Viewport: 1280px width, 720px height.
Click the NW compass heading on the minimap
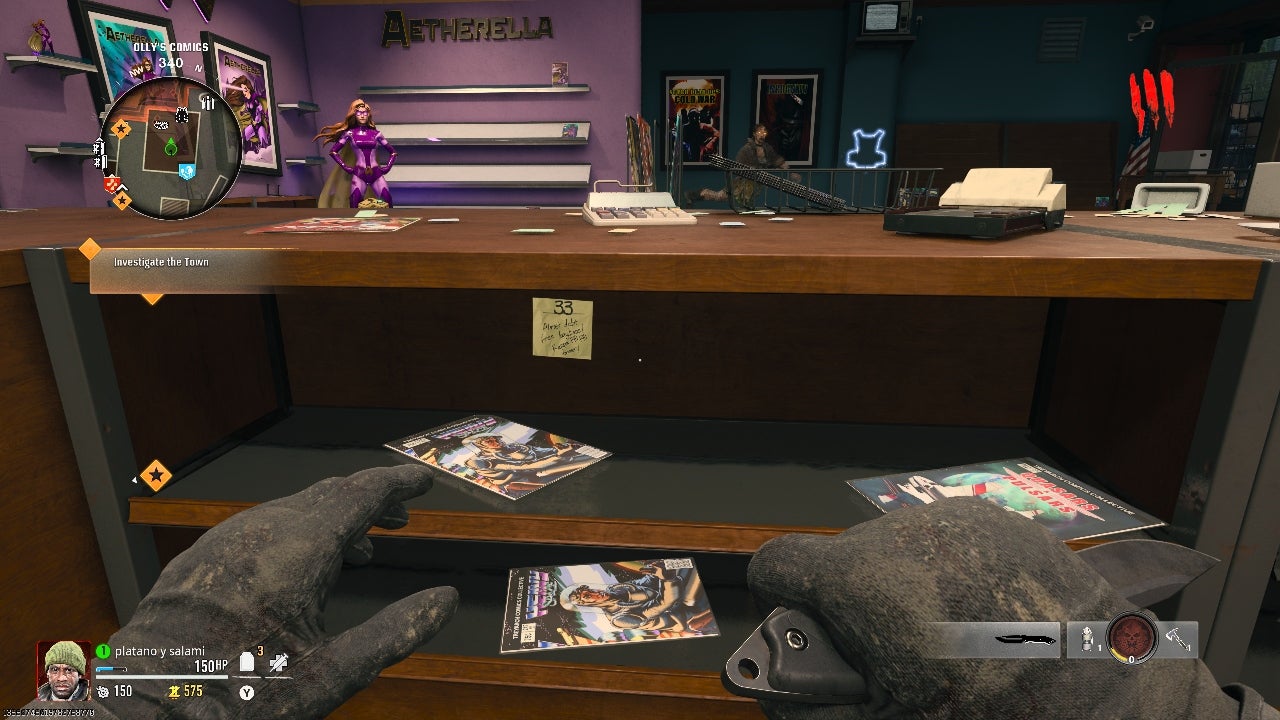click(x=136, y=71)
